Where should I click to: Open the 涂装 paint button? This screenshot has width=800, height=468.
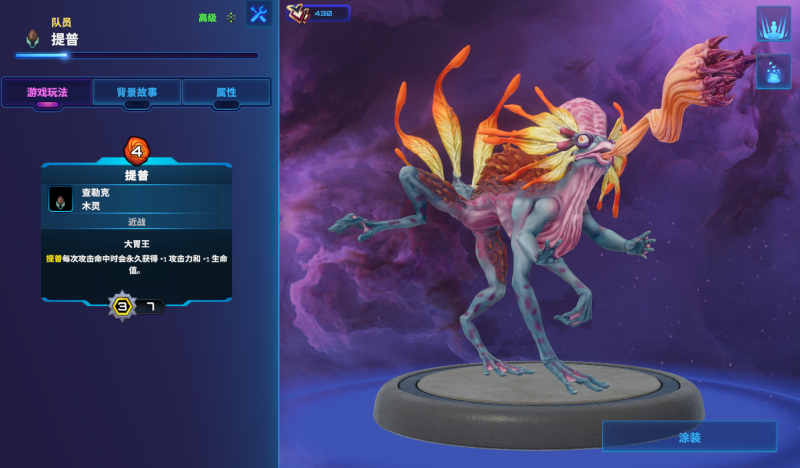click(689, 437)
